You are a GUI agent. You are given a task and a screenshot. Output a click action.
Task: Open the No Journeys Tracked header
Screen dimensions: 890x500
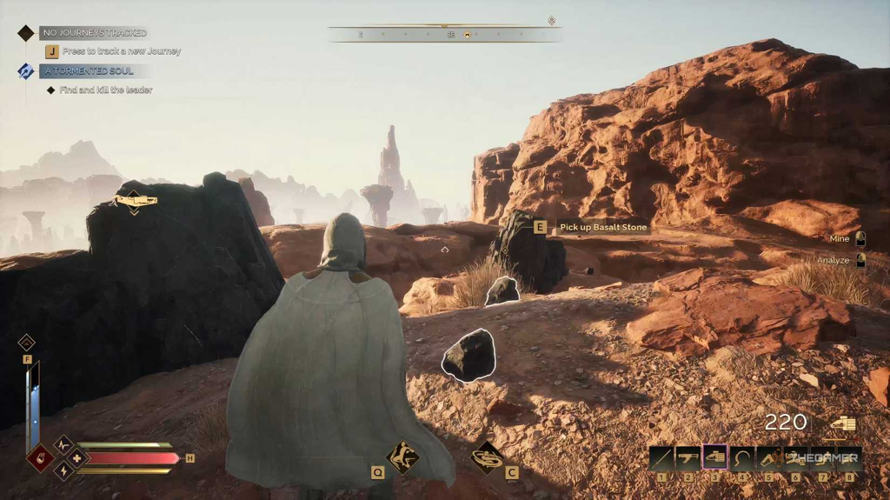(x=94, y=33)
